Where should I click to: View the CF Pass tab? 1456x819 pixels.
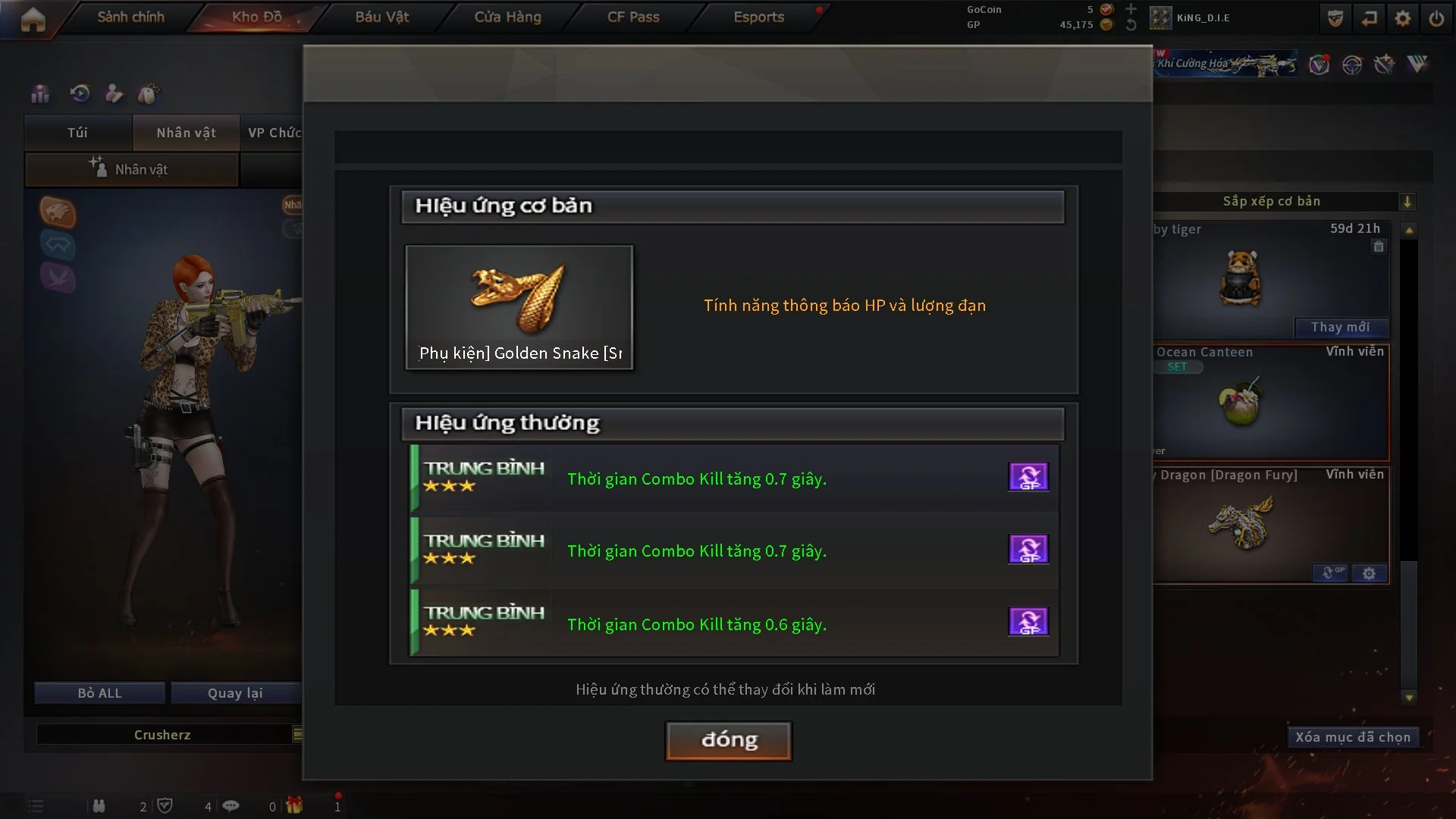(633, 17)
